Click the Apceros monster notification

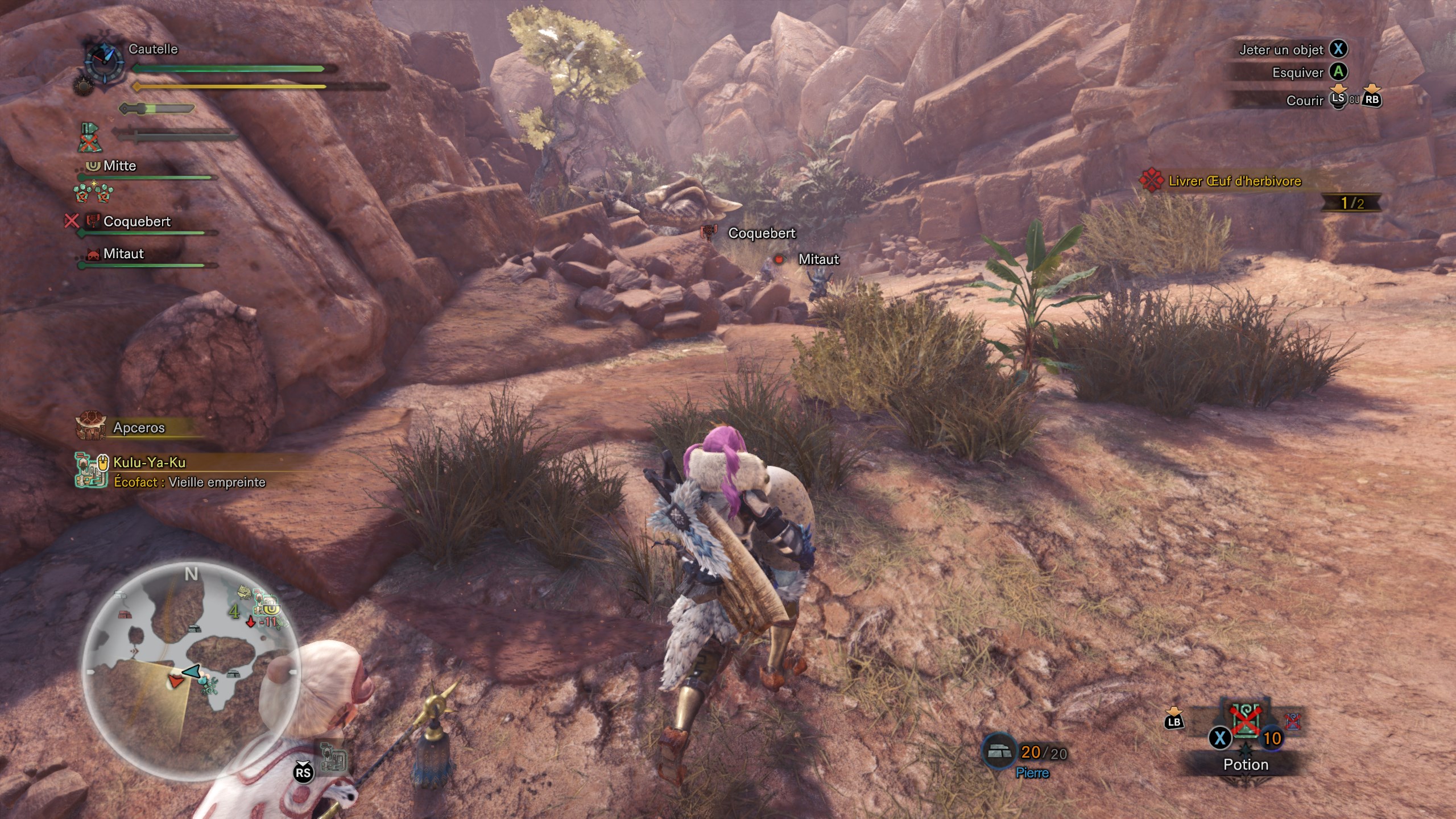click(139, 428)
